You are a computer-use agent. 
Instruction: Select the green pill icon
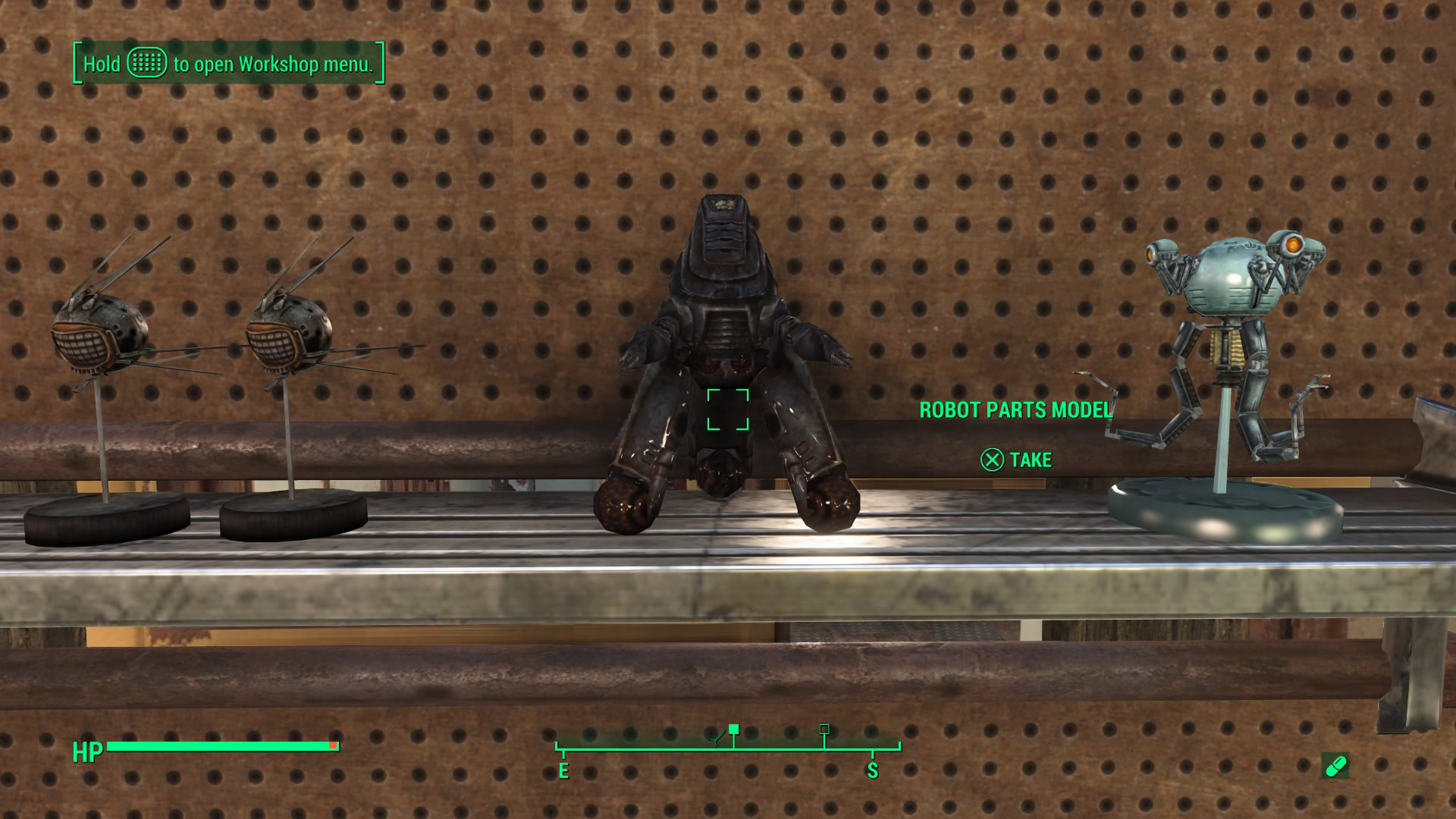tap(1335, 766)
